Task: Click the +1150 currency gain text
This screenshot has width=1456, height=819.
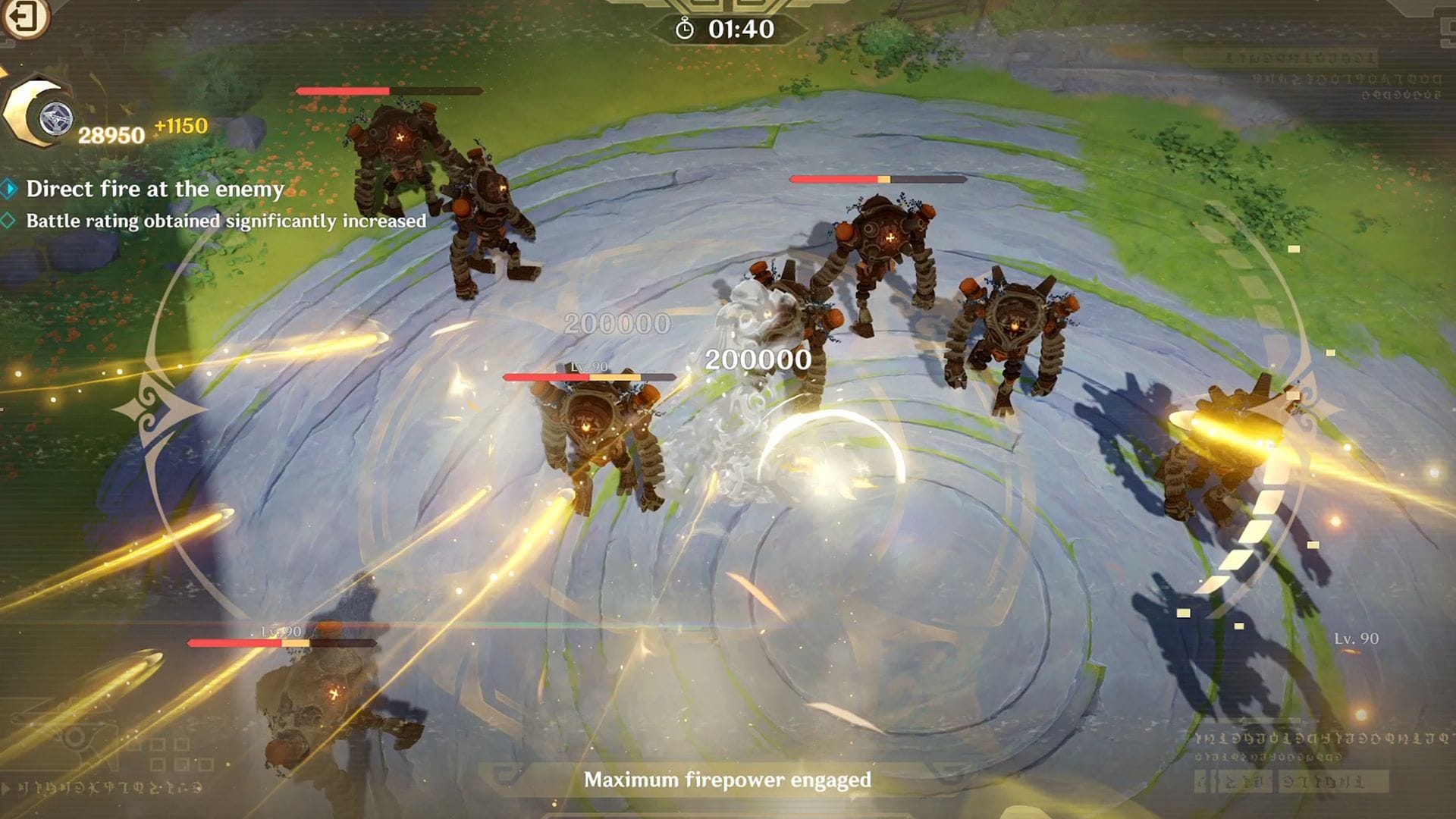Action: point(180,124)
